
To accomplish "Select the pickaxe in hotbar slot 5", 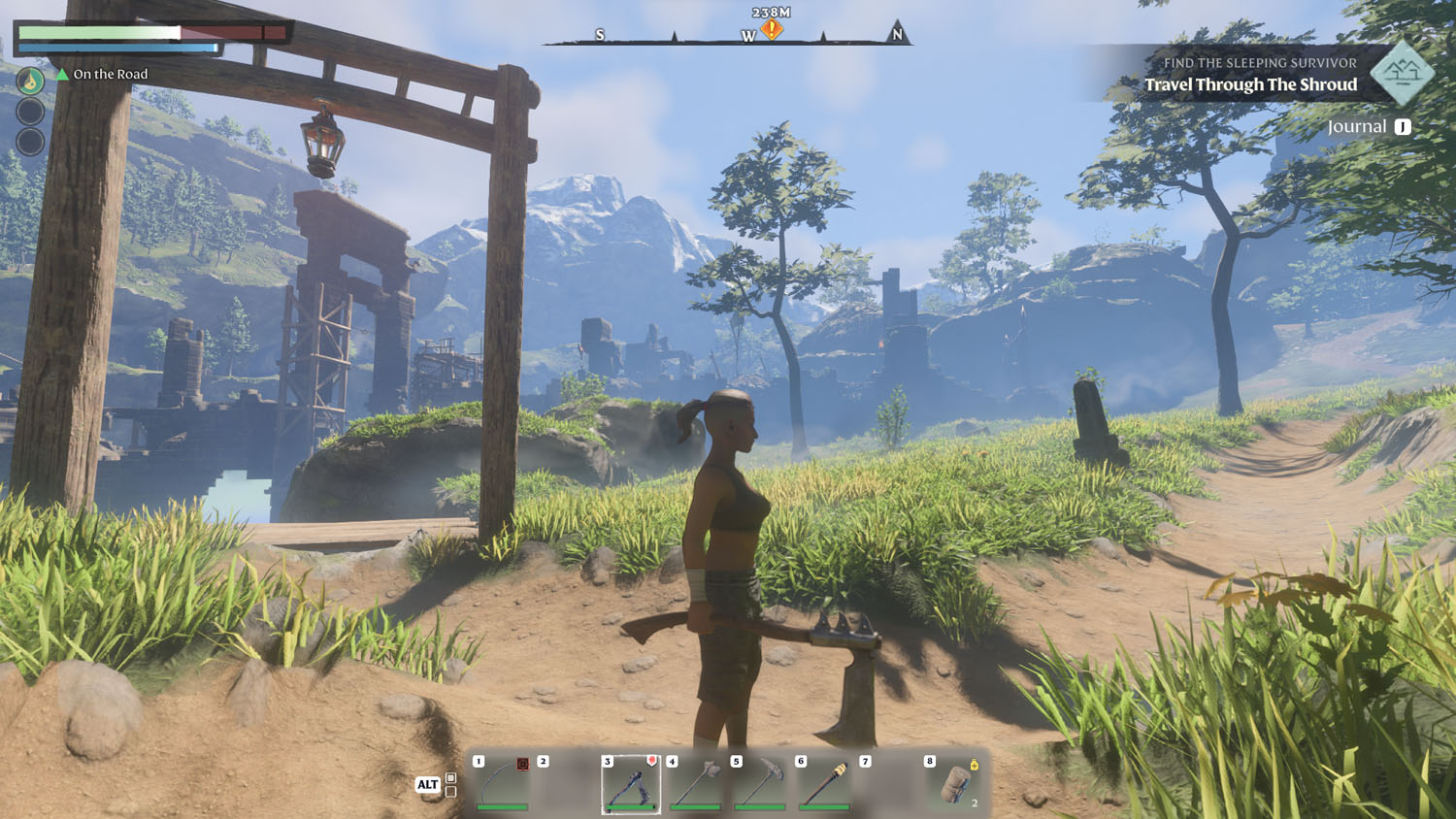I will coord(760,783).
